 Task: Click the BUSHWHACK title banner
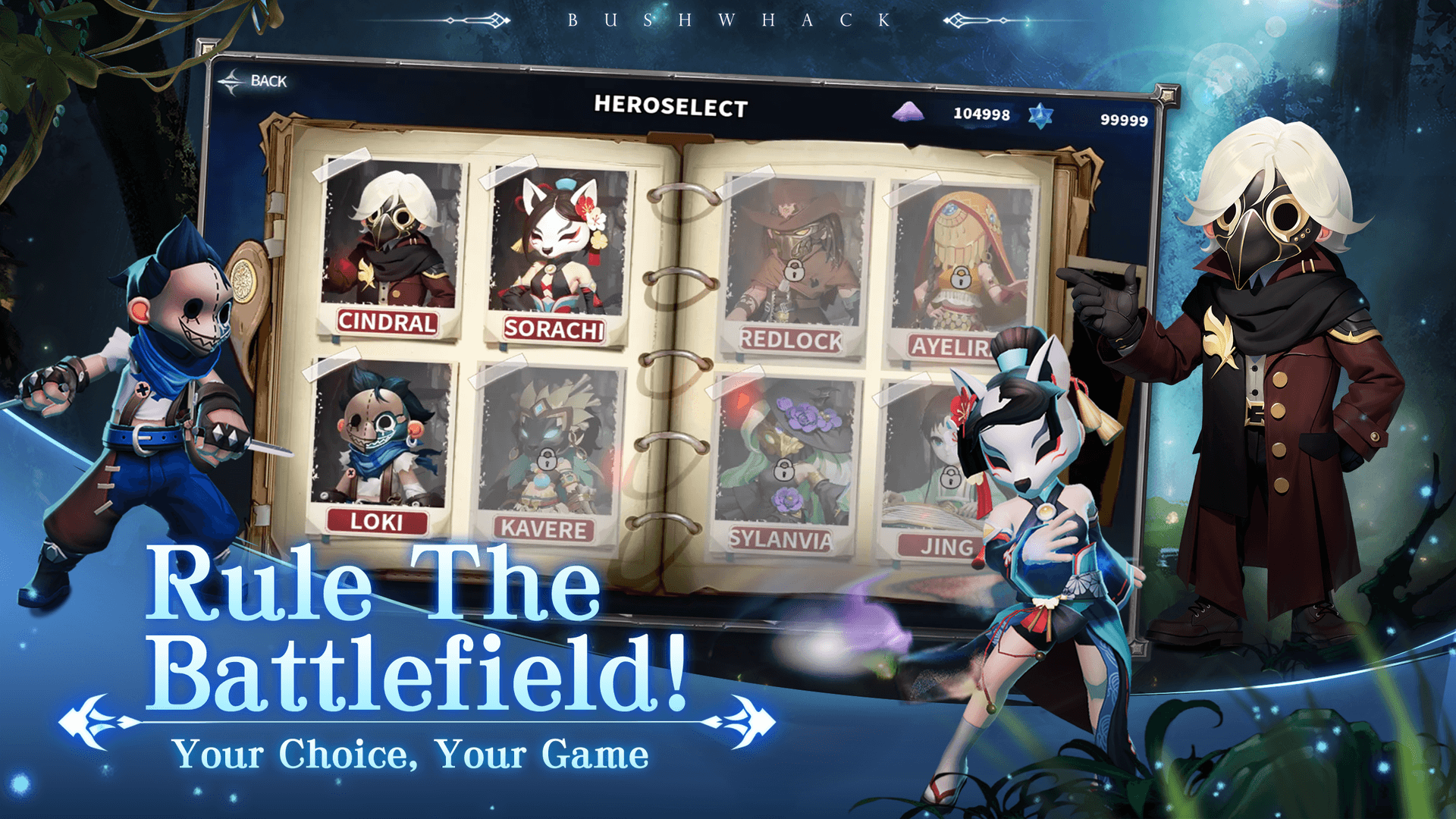(x=726, y=20)
